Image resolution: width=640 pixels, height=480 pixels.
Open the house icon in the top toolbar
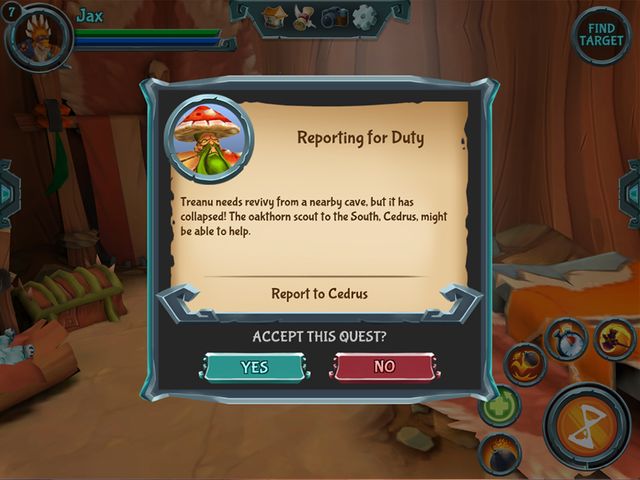[x=276, y=16]
